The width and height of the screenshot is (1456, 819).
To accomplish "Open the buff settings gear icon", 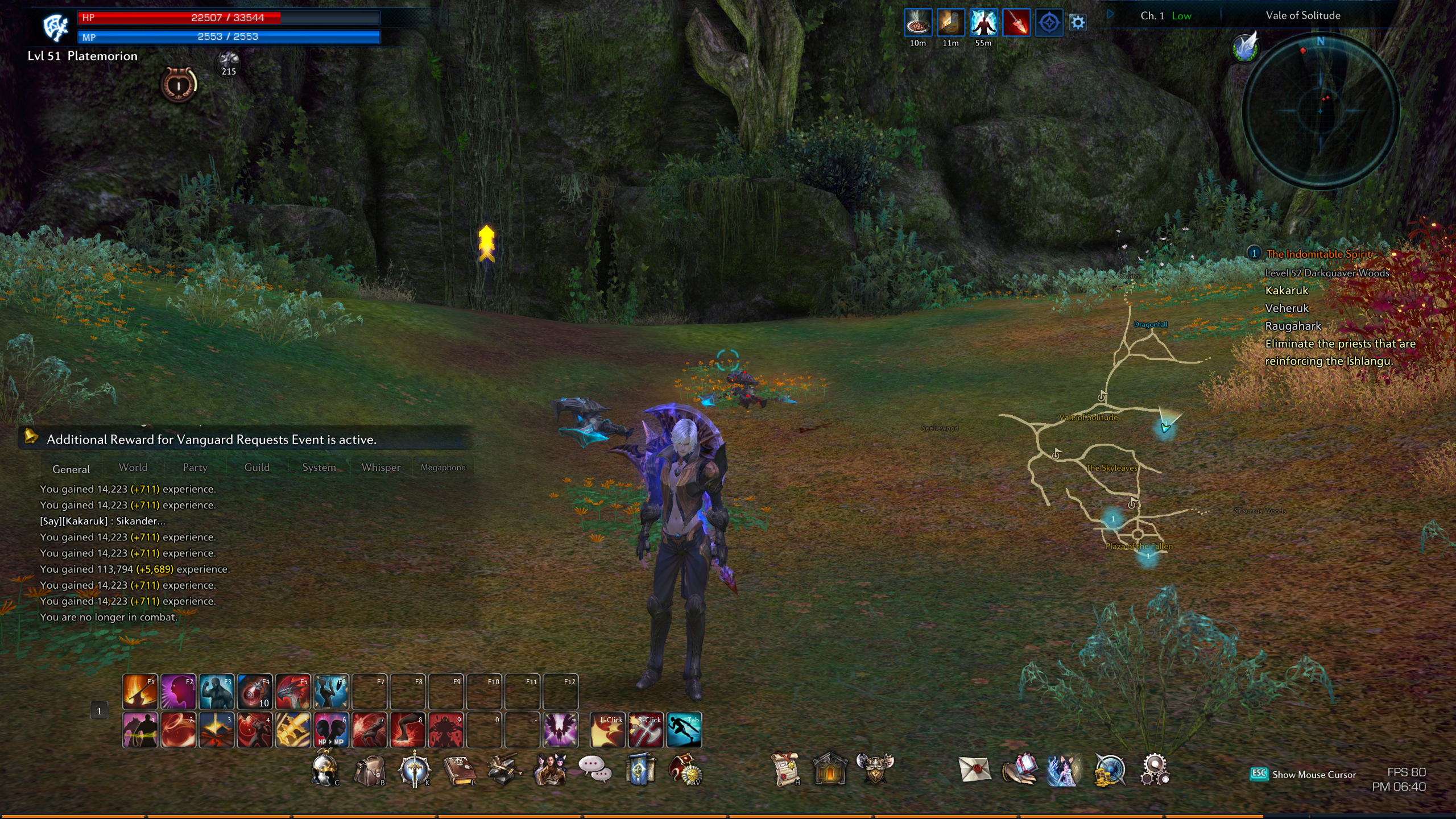I will click(1078, 23).
